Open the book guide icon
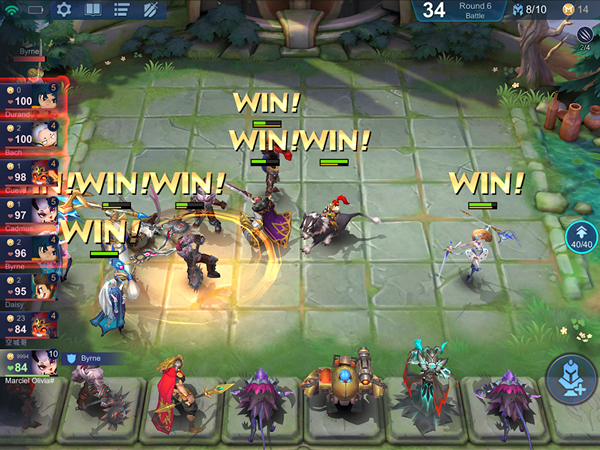 tap(92, 10)
